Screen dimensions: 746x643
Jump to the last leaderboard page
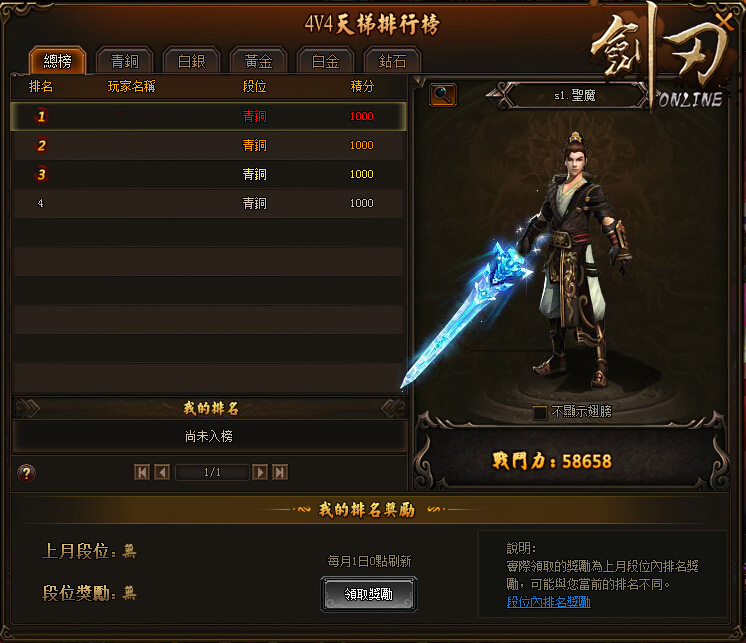click(x=280, y=472)
